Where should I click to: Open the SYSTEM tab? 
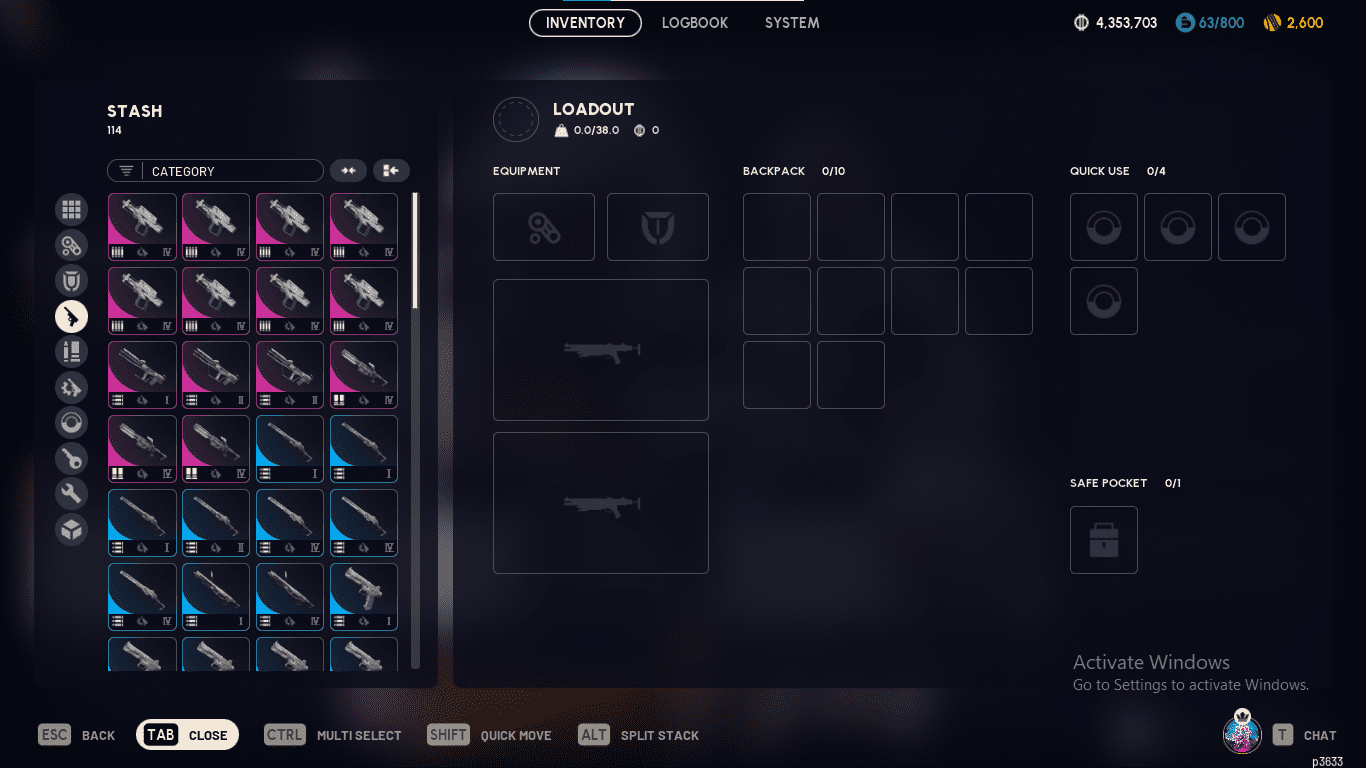point(791,22)
